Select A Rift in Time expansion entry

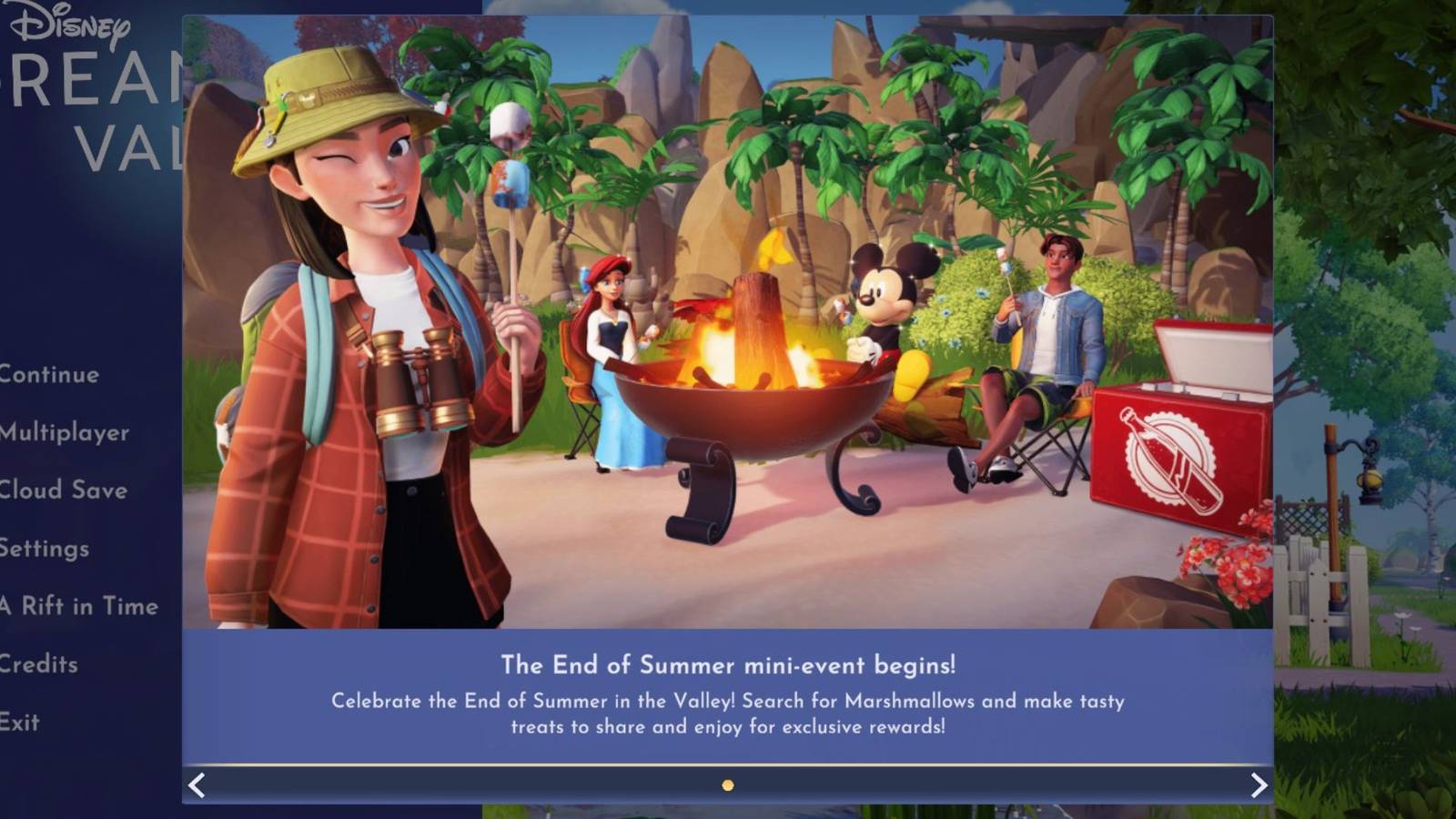[x=78, y=605]
